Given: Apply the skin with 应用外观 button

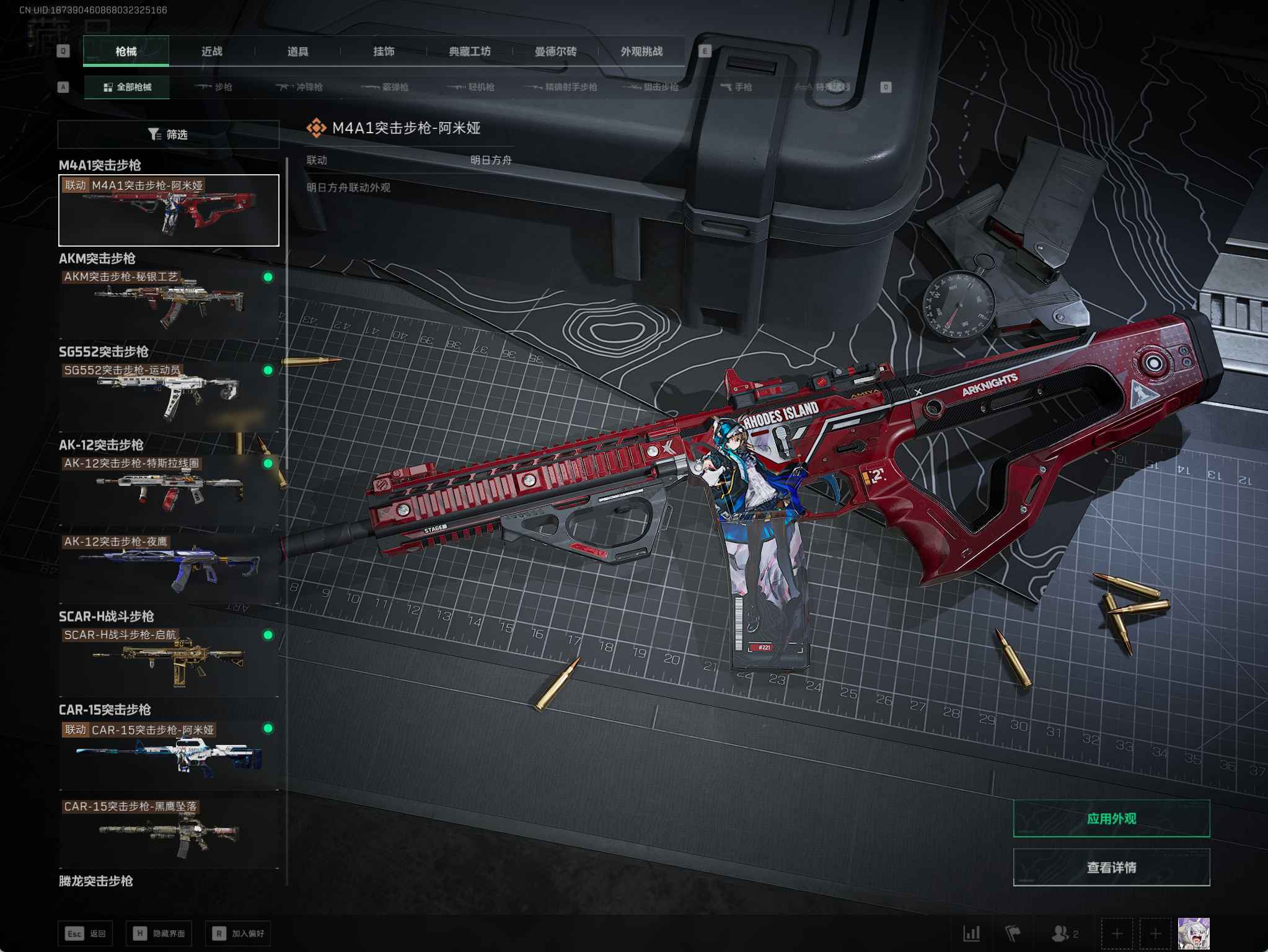Looking at the screenshot, I should 1111,818.
